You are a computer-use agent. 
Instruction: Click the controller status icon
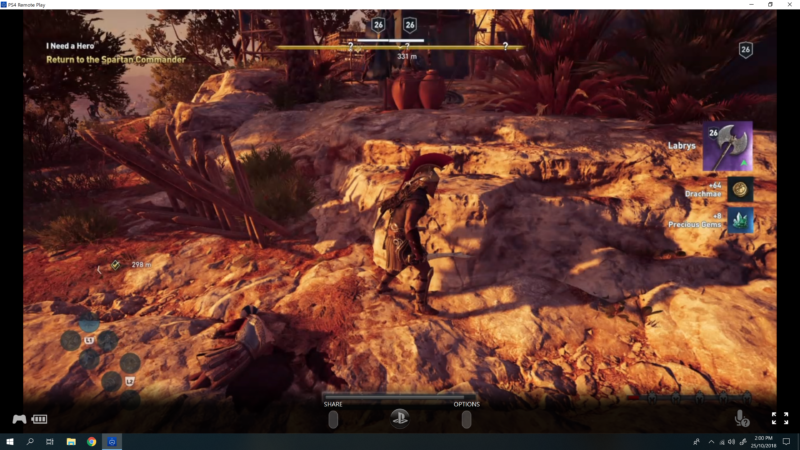click(19, 419)
